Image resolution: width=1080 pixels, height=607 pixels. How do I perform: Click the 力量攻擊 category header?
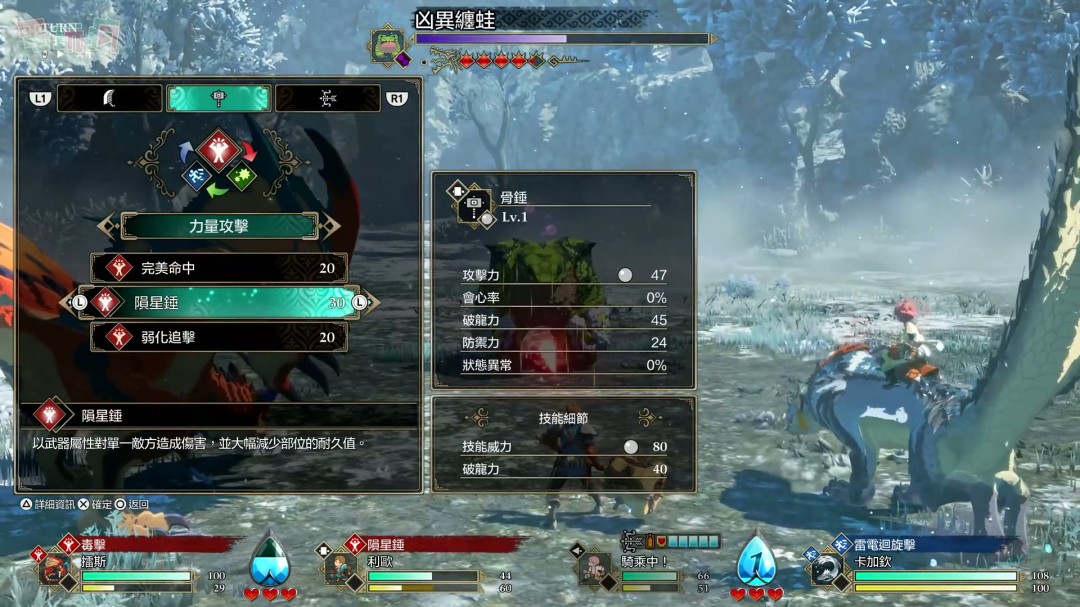pyautogui.click(x=219, y=226)
